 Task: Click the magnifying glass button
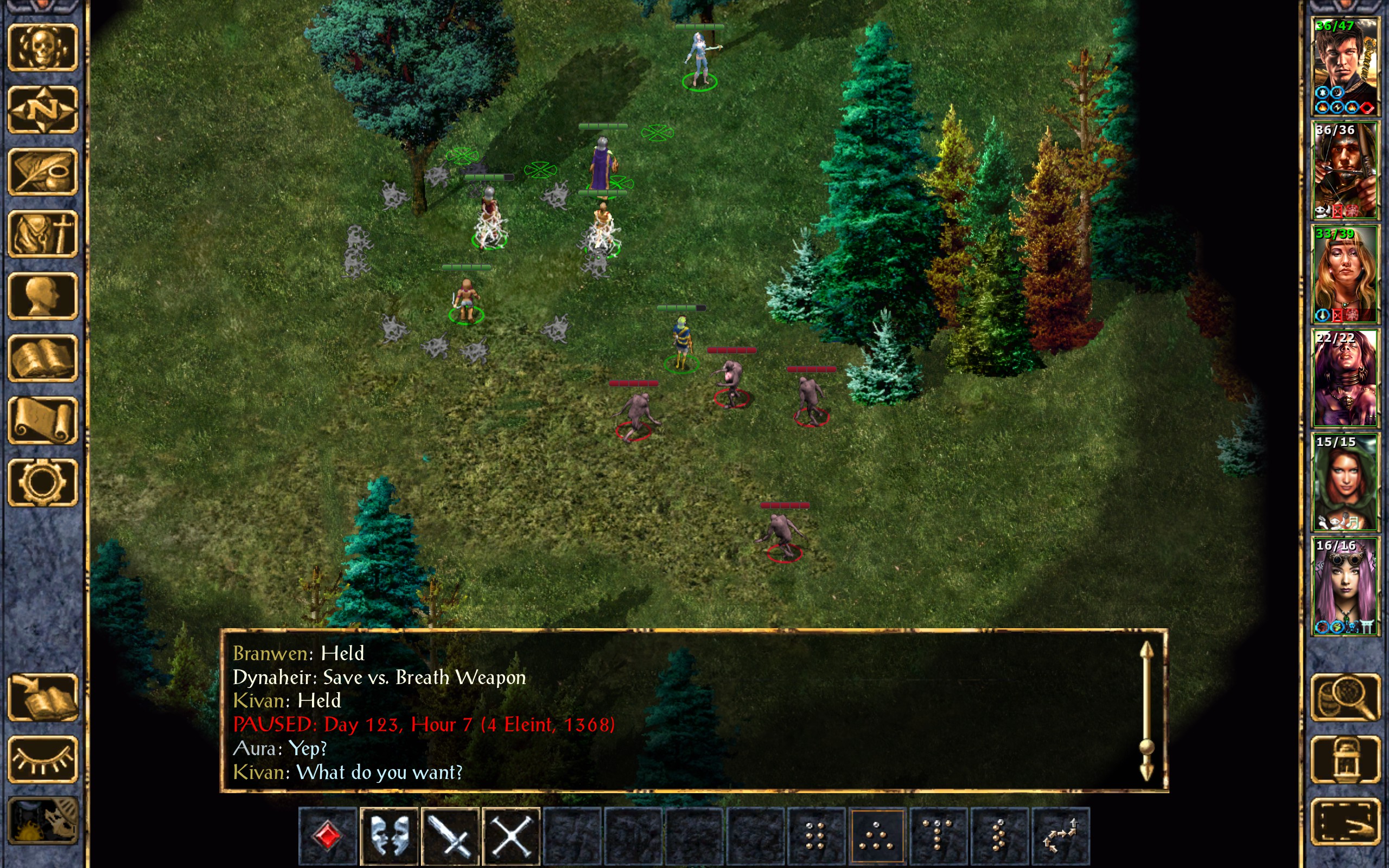coord(1345,698)
